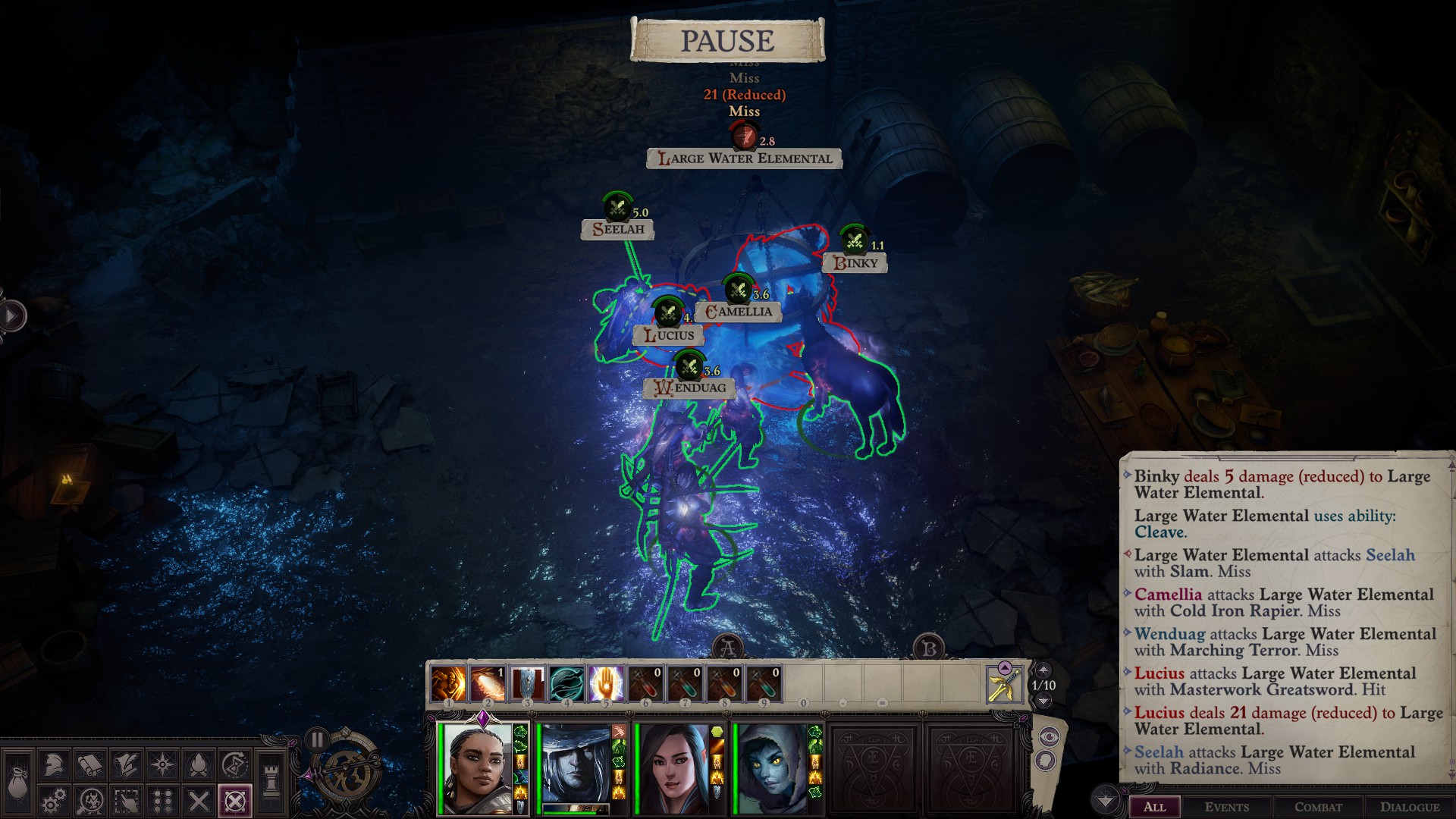Image resolution: width=1456 pixels, height=819 pixels.
Task: Open the settings gears icon
Action: click(x=53, y=801)
